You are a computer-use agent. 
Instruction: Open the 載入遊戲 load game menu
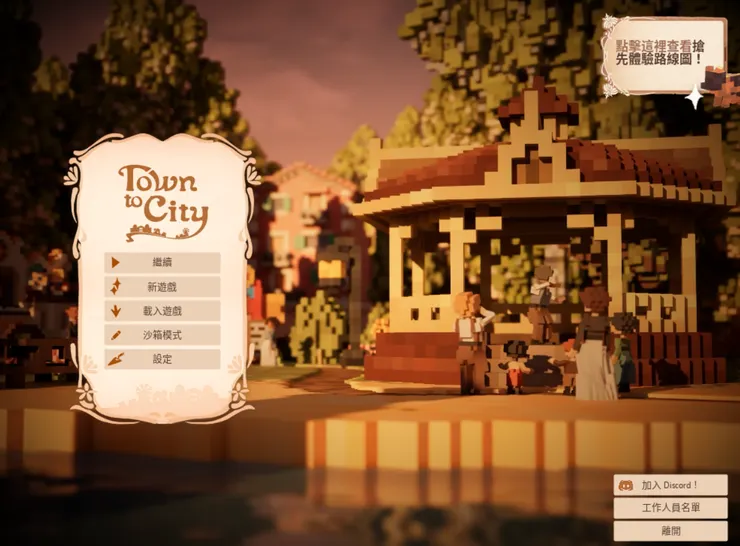click(162, 311)
